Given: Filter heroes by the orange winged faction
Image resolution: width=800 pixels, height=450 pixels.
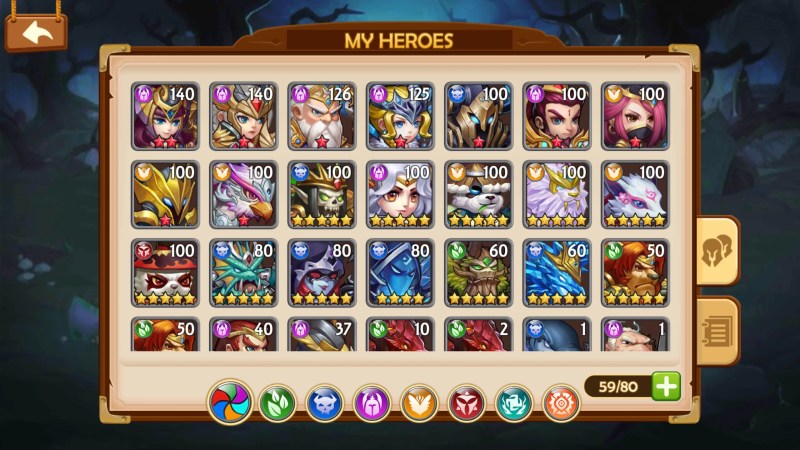Looking at the screenshot, I should pos(419,404).
